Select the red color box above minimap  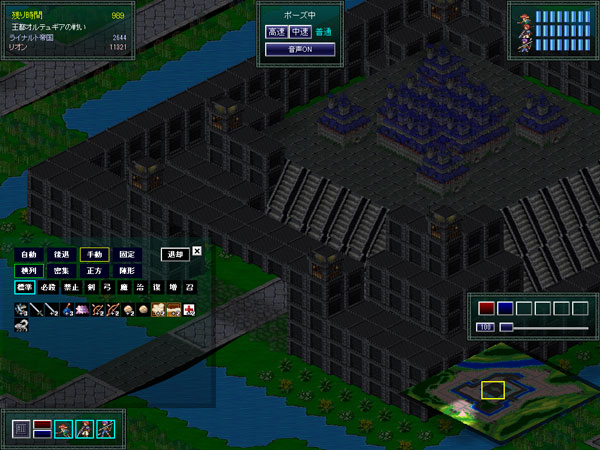[x=487, y=307]
